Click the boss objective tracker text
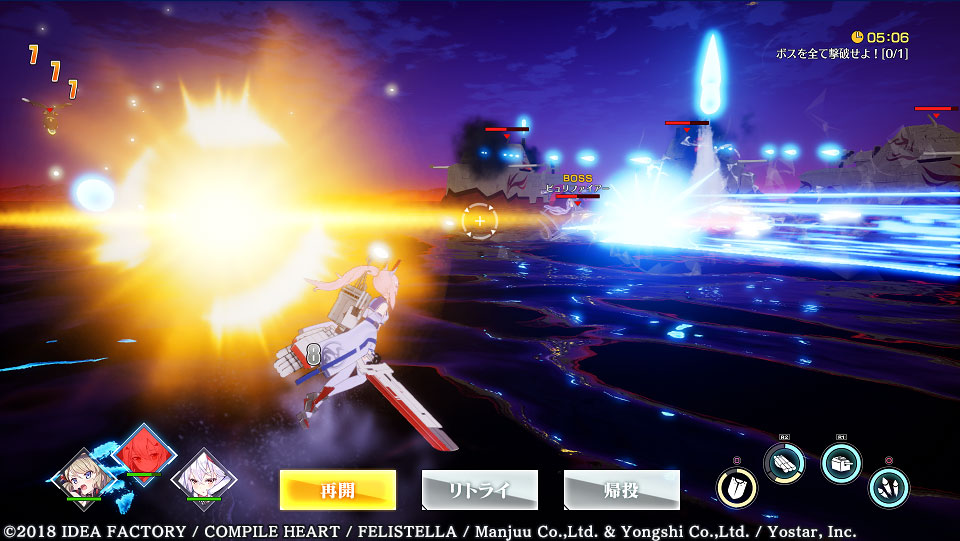Image resolution: width=960 pixels, height=541 pixels. pos(841,53)
